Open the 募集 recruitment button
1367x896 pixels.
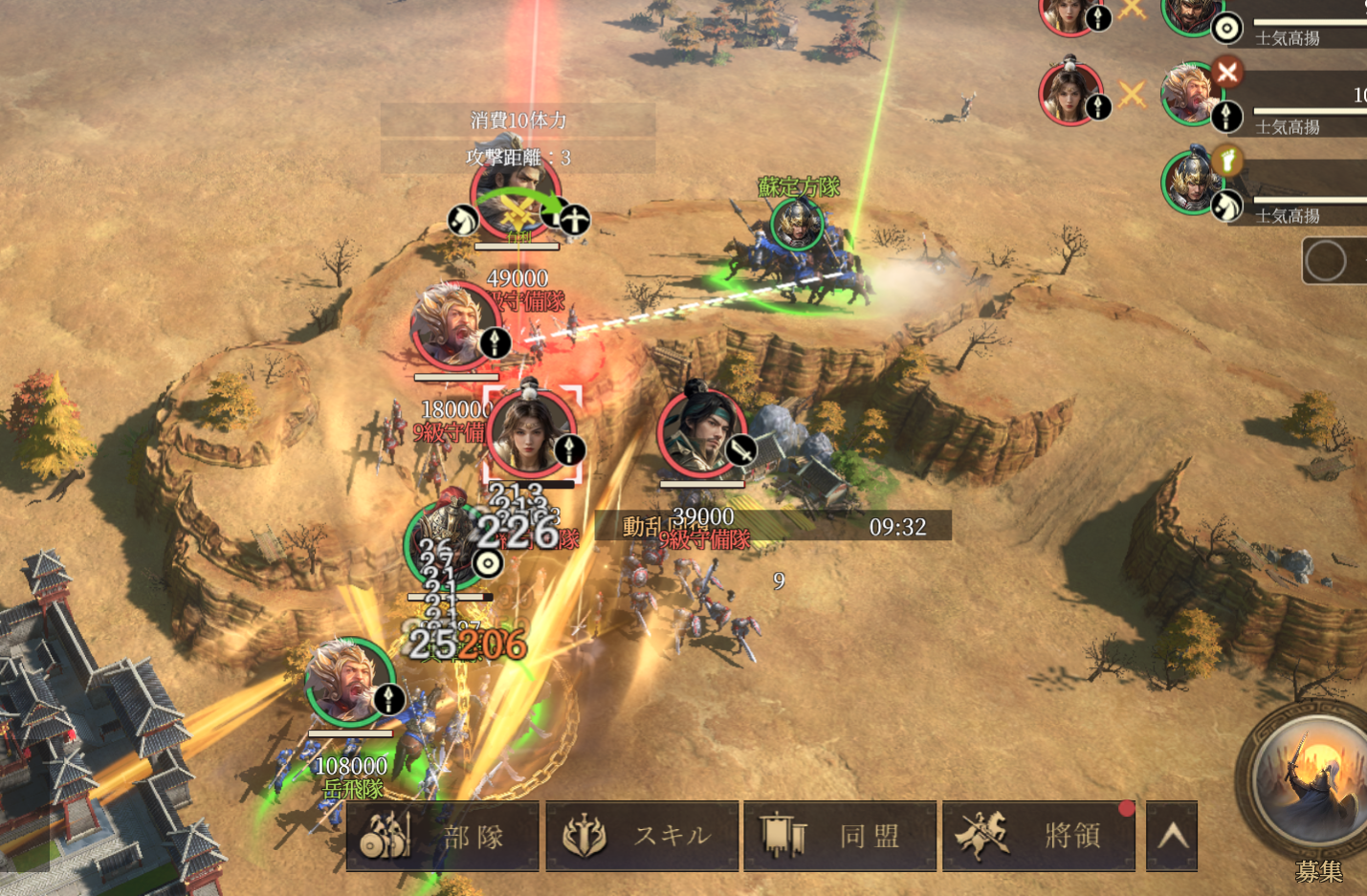pyautogui.click(x=1314, y=786)
